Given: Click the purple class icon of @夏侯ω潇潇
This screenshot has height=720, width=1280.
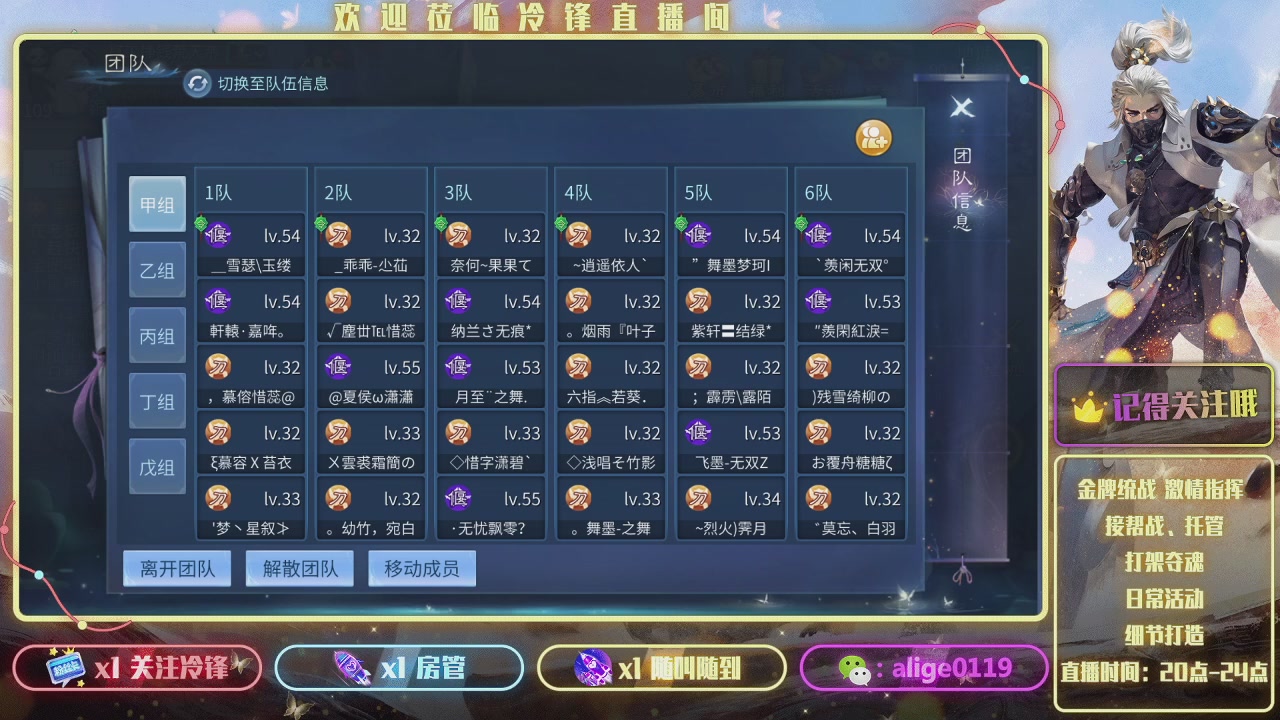Looking at the screenshot, I should (338, 367).
